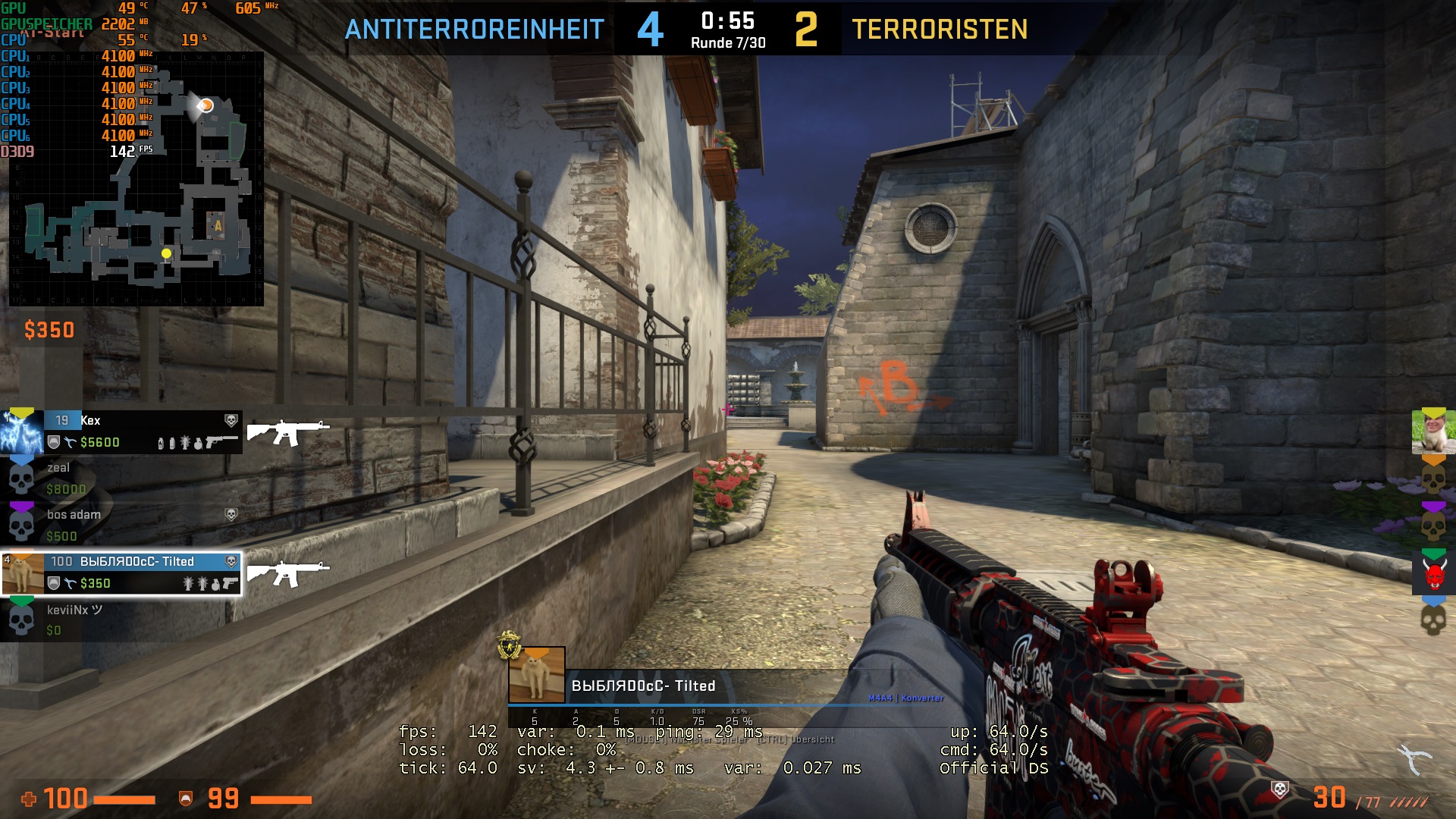
Task: Click the defuse kit icon in Kex's loadout
Action: [x=71, y=441]
